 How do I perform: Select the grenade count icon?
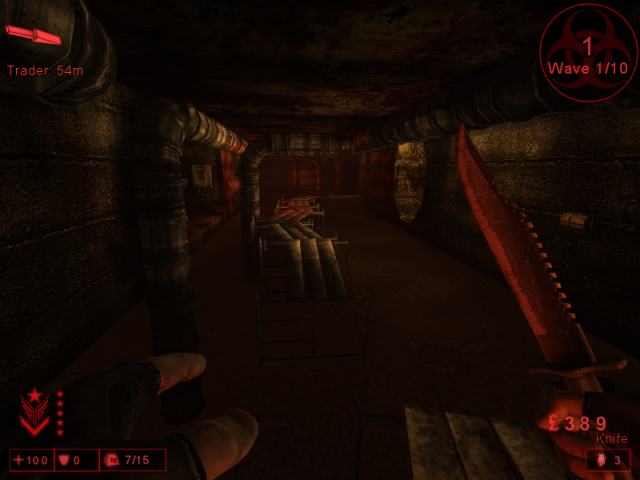pyautogui.click(x=599, y=460)
